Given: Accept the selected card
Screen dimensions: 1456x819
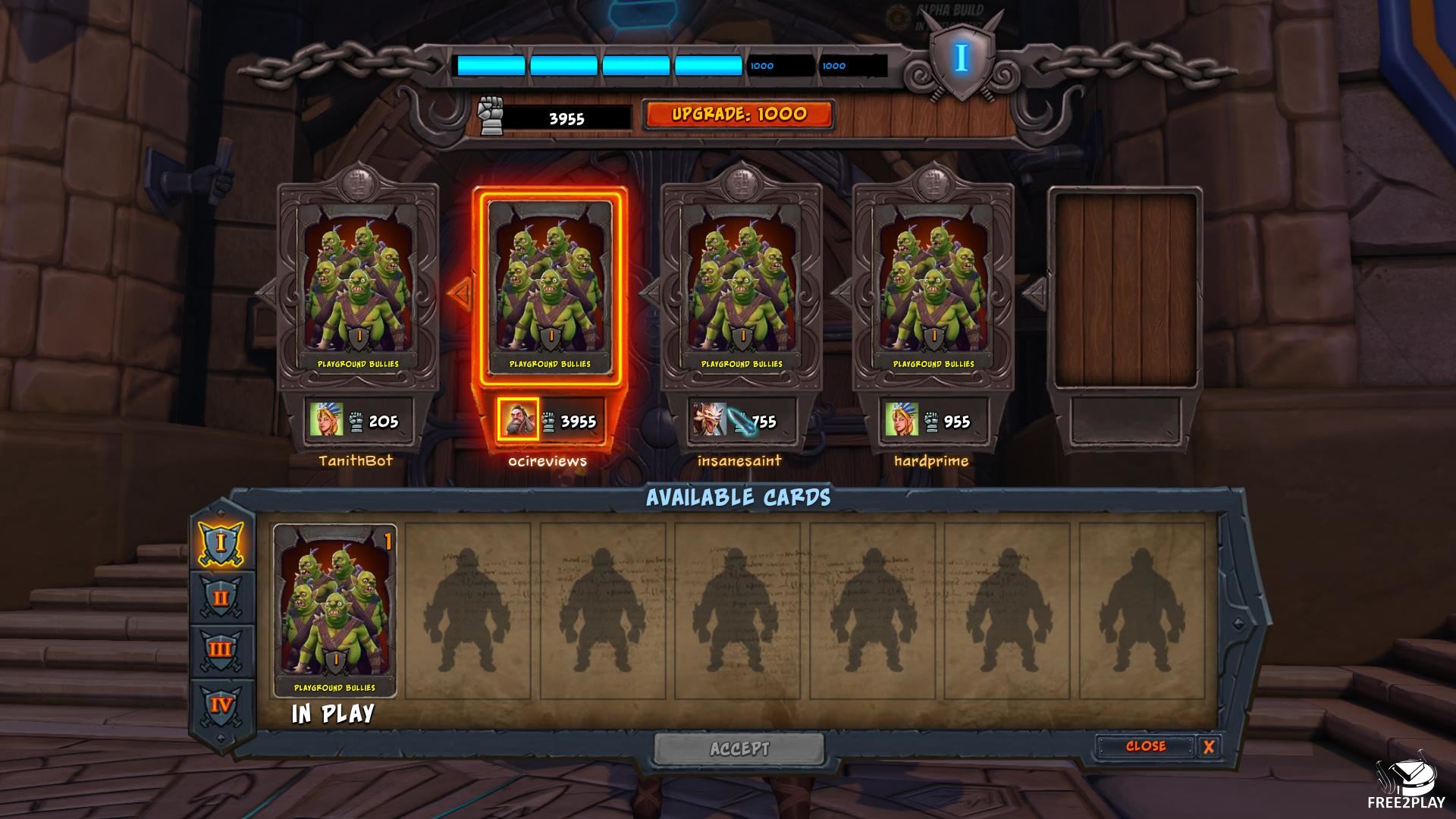Looking at the screenshot, I should click(x=739, y=749).
